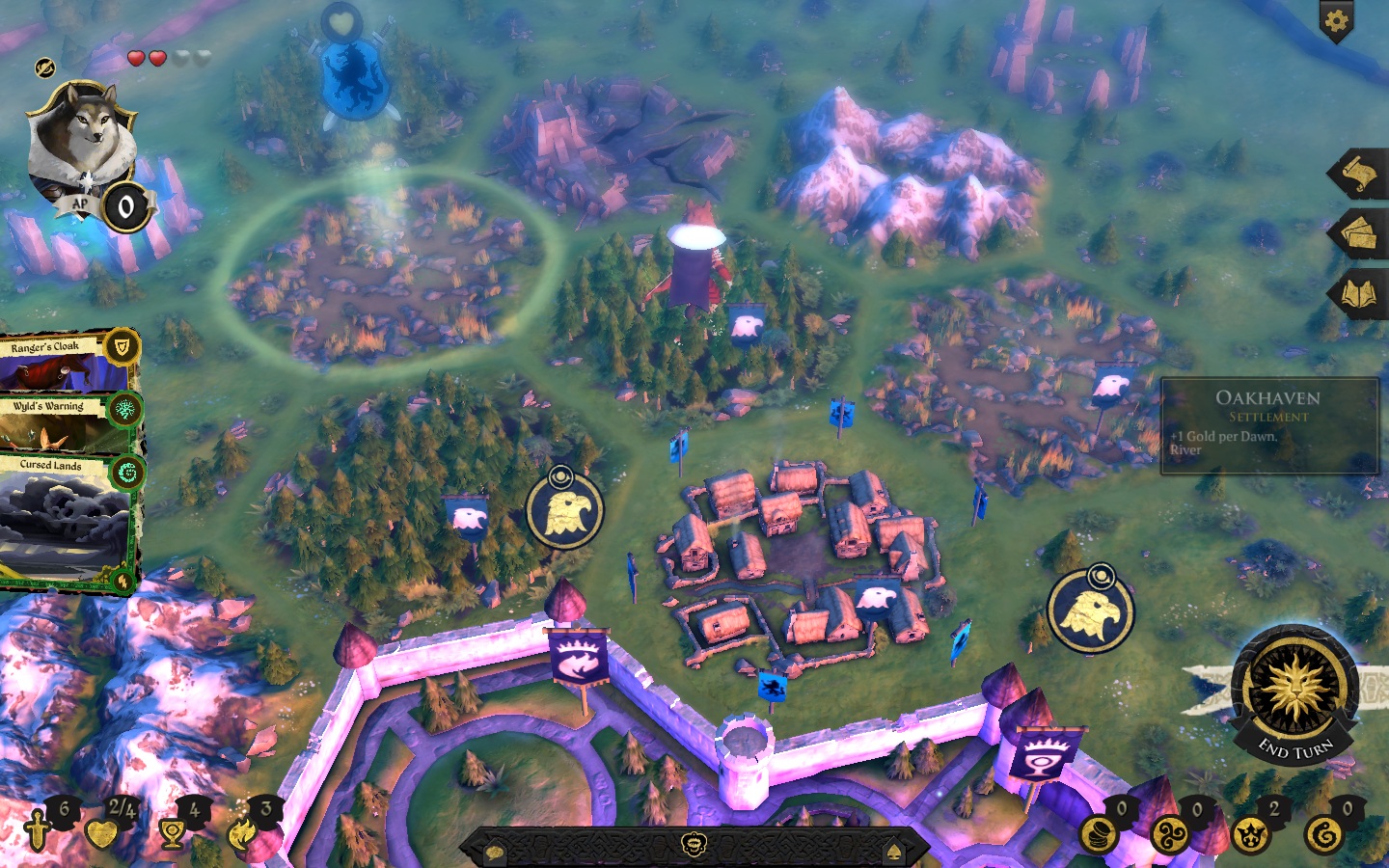Select the eagle quest marker right of Oakhaven
Screen dimensions: 1389x868
click(x=1090, y=611)
